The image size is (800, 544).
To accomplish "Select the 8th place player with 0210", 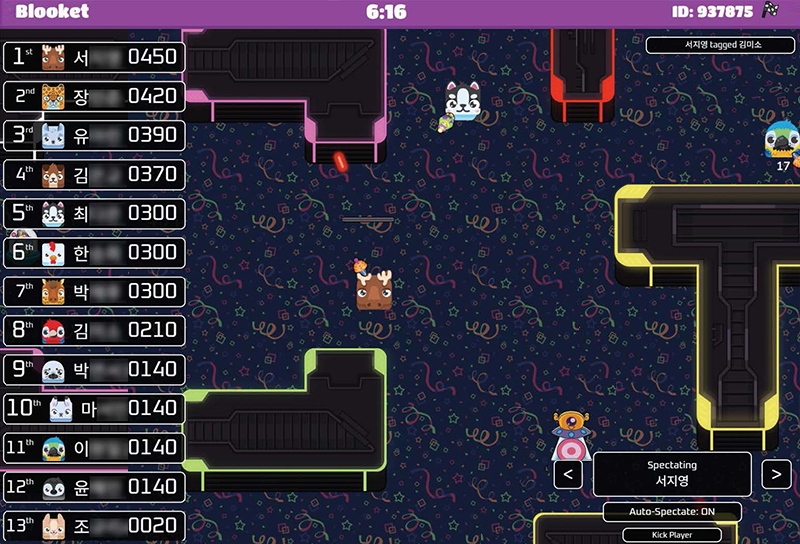I will 95,330.
